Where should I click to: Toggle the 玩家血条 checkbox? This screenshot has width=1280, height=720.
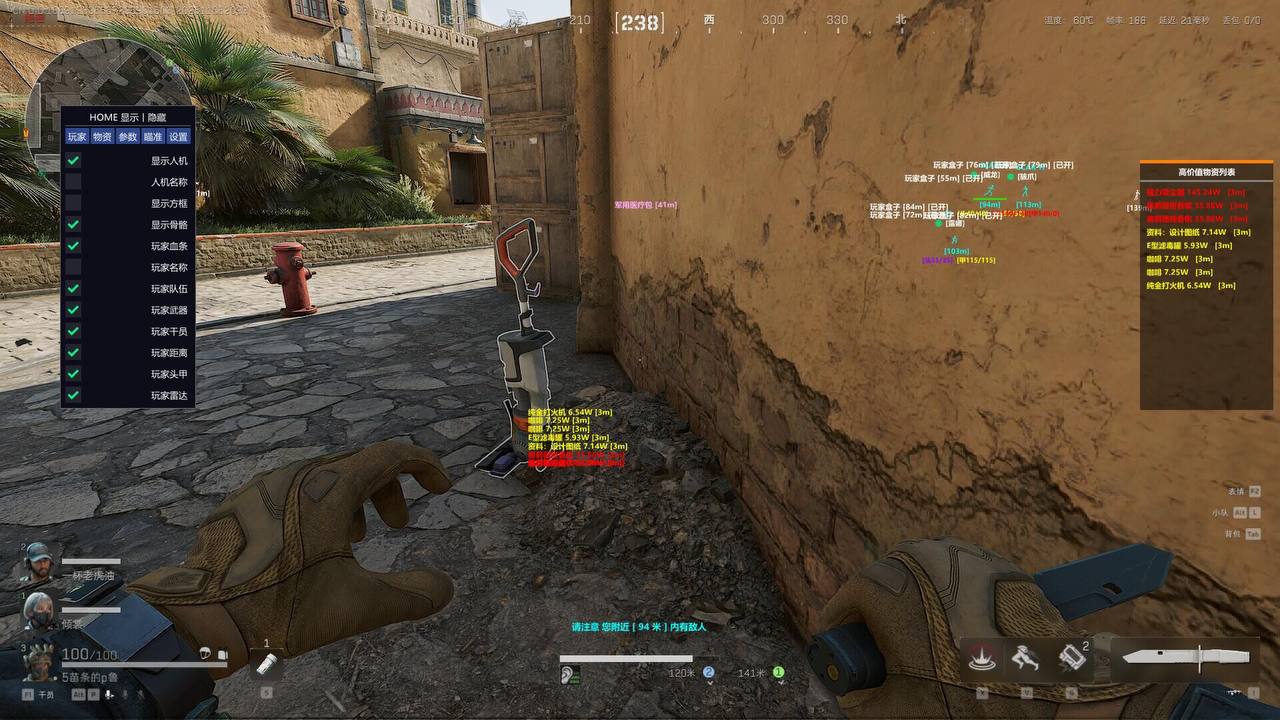[x=73, y=246]
